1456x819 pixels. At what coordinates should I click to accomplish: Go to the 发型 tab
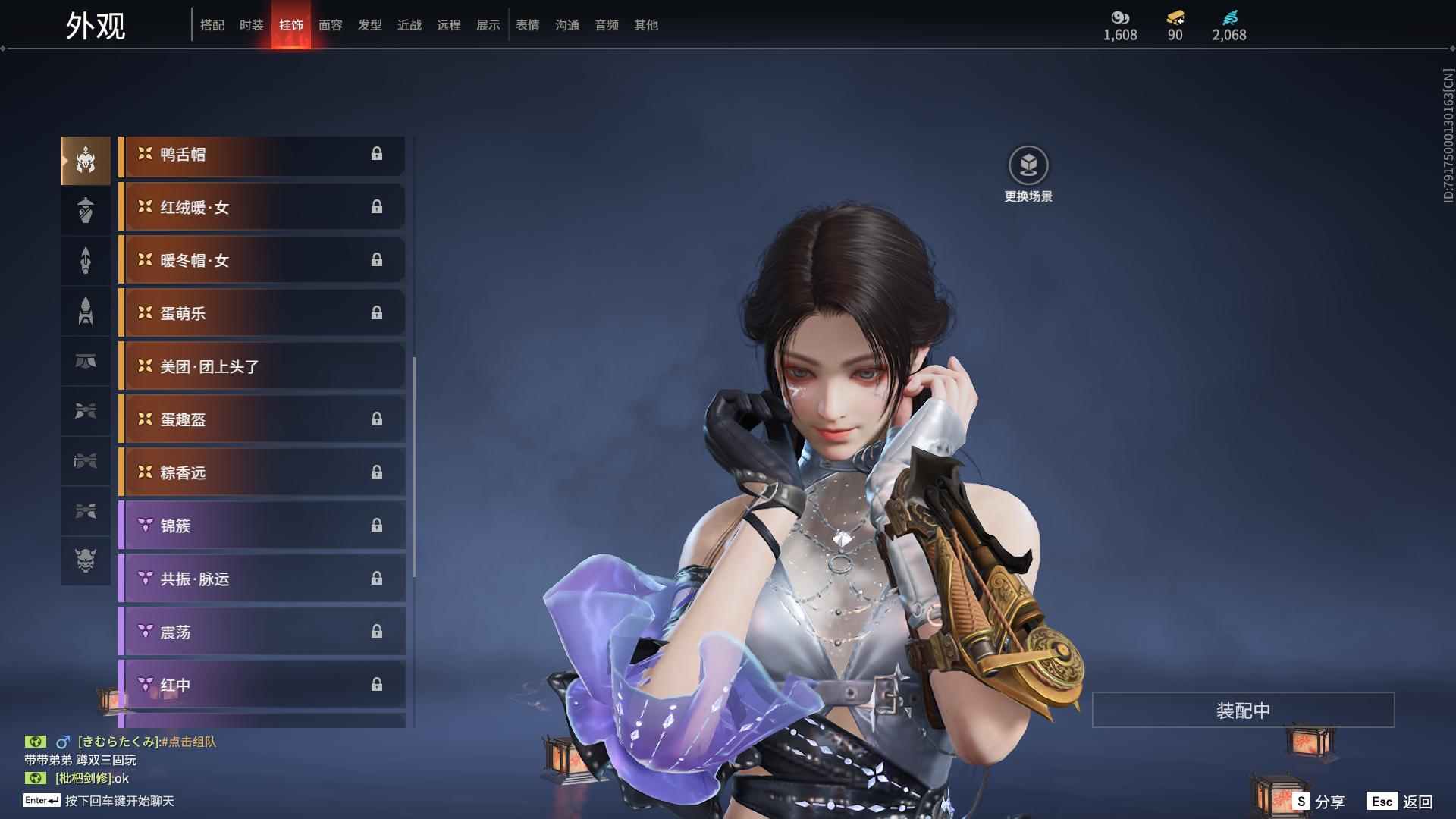coord(369,25)
